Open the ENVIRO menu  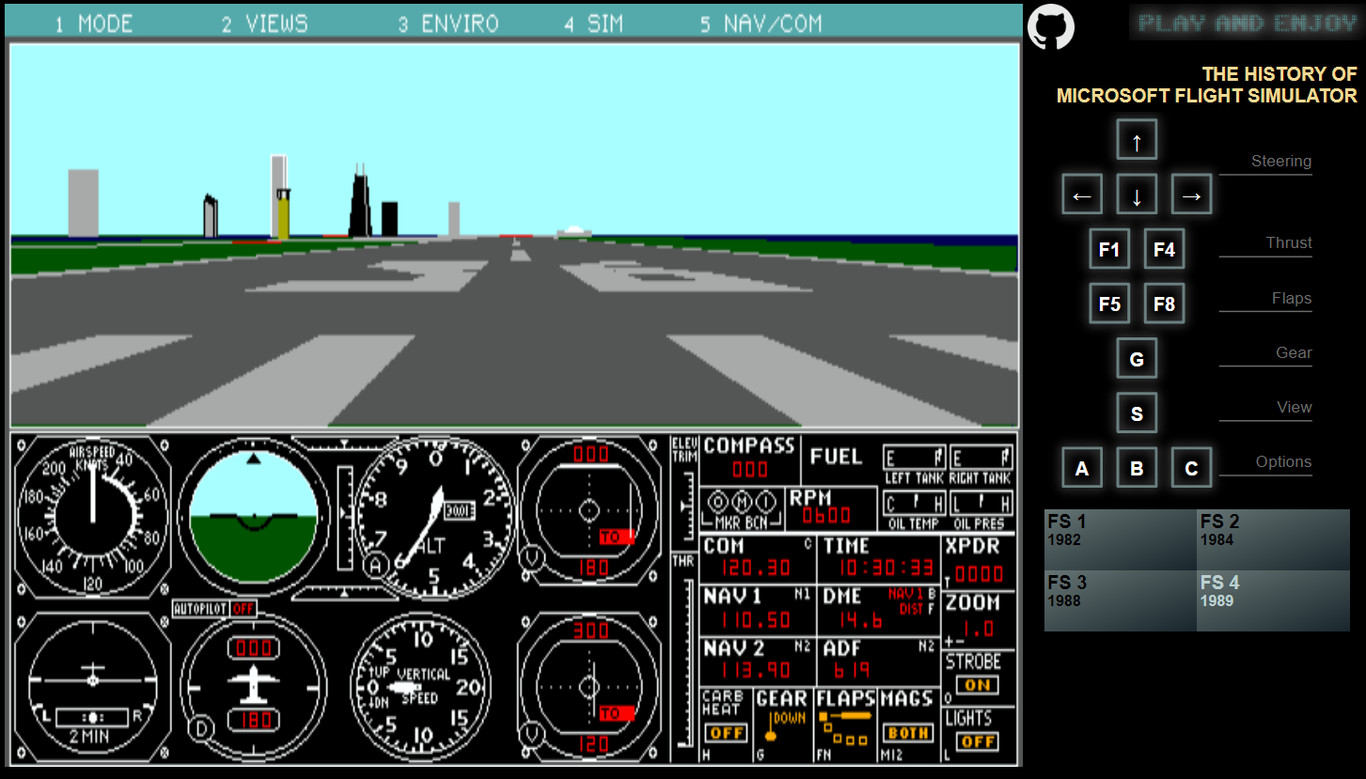(448, 24)
